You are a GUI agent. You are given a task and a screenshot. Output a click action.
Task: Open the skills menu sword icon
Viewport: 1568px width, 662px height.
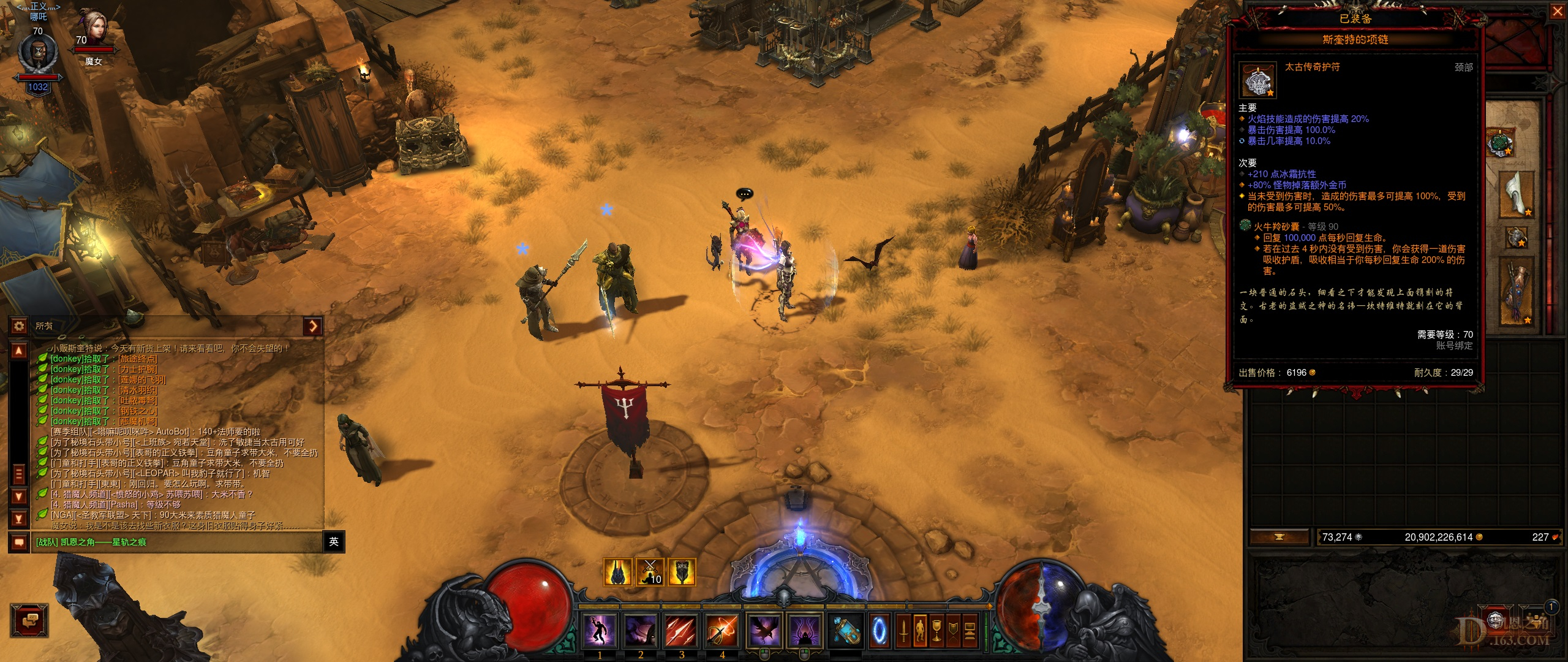tap(903, 630)
